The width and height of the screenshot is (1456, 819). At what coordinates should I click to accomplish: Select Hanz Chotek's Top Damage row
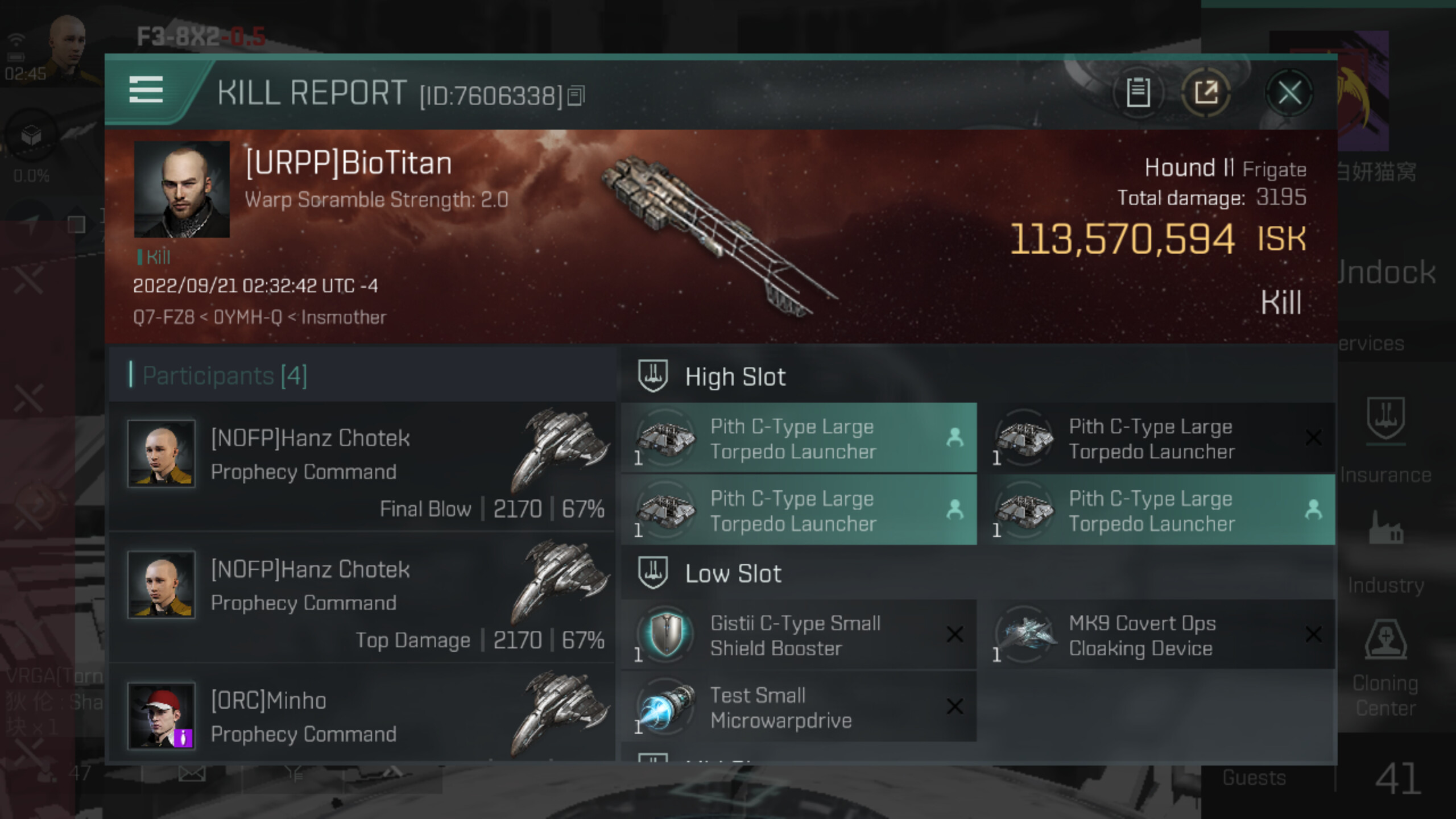(362, 598)
